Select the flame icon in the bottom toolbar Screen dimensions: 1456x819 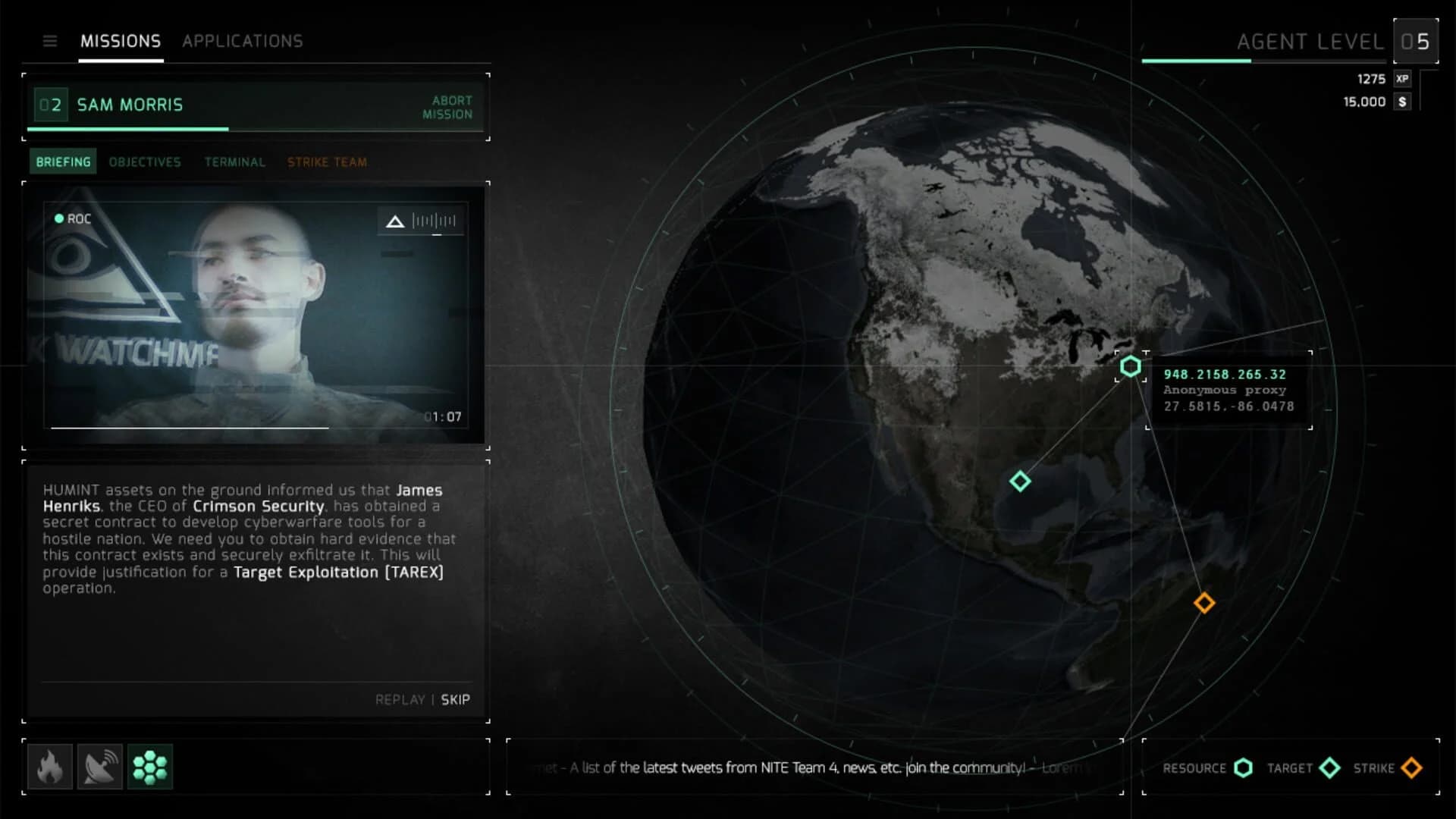pyautogui.click(x=50, y=767)
